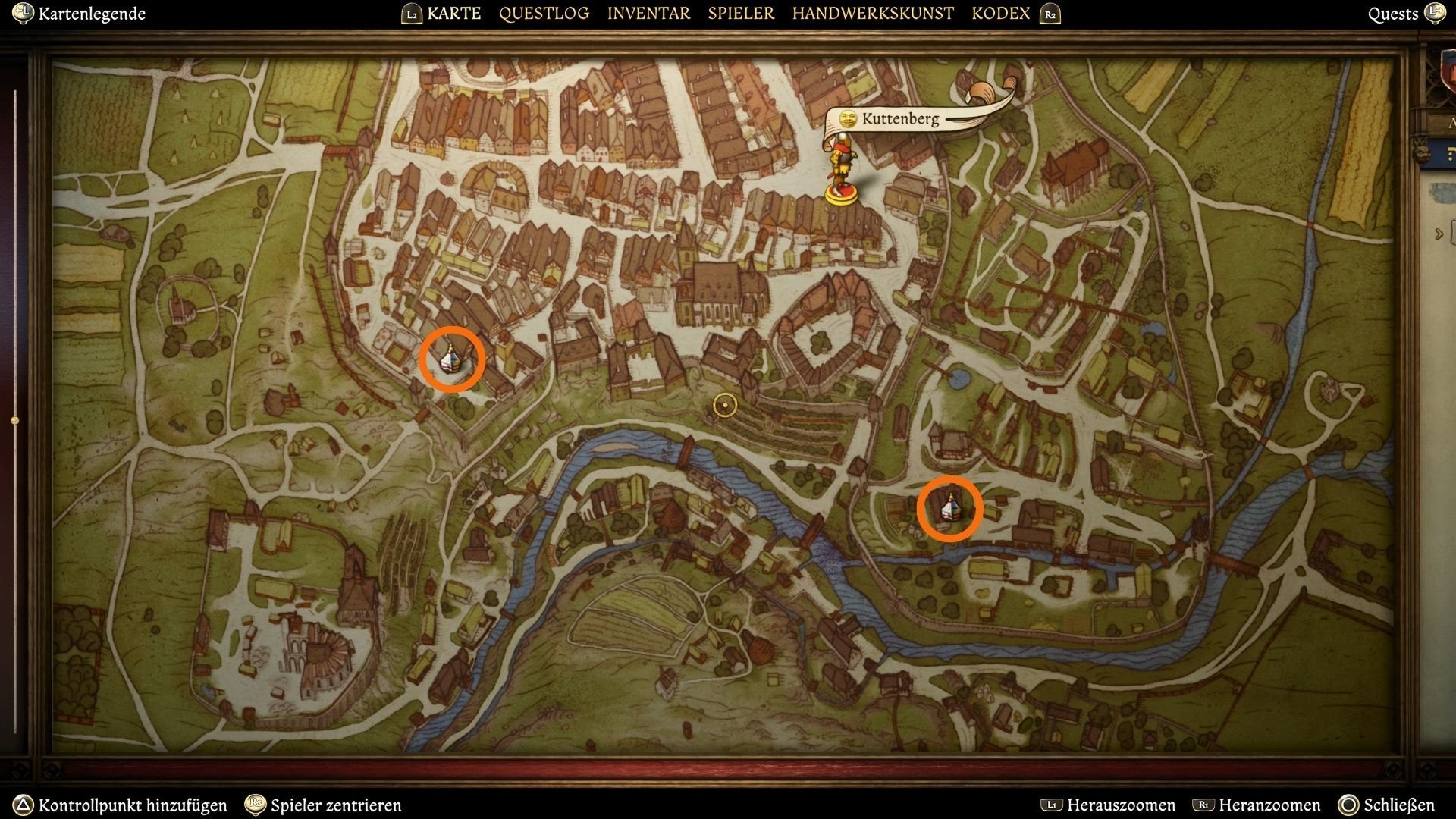Image resolution: width=1456 pixels, height=819 pixels.
Task: Click the L3 stick icon next to Quests
Action: pyautogui.click(x=1437, y=13)
